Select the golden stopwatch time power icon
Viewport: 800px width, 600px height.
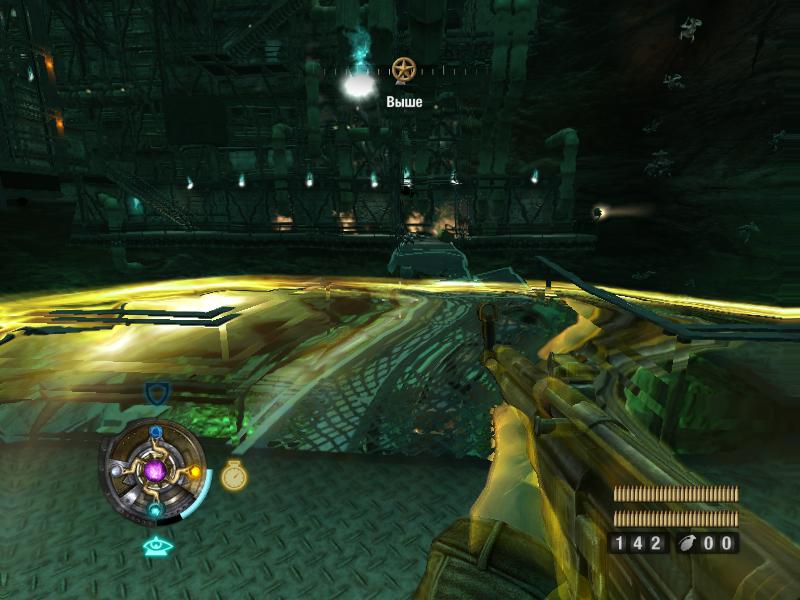[233, 476]
